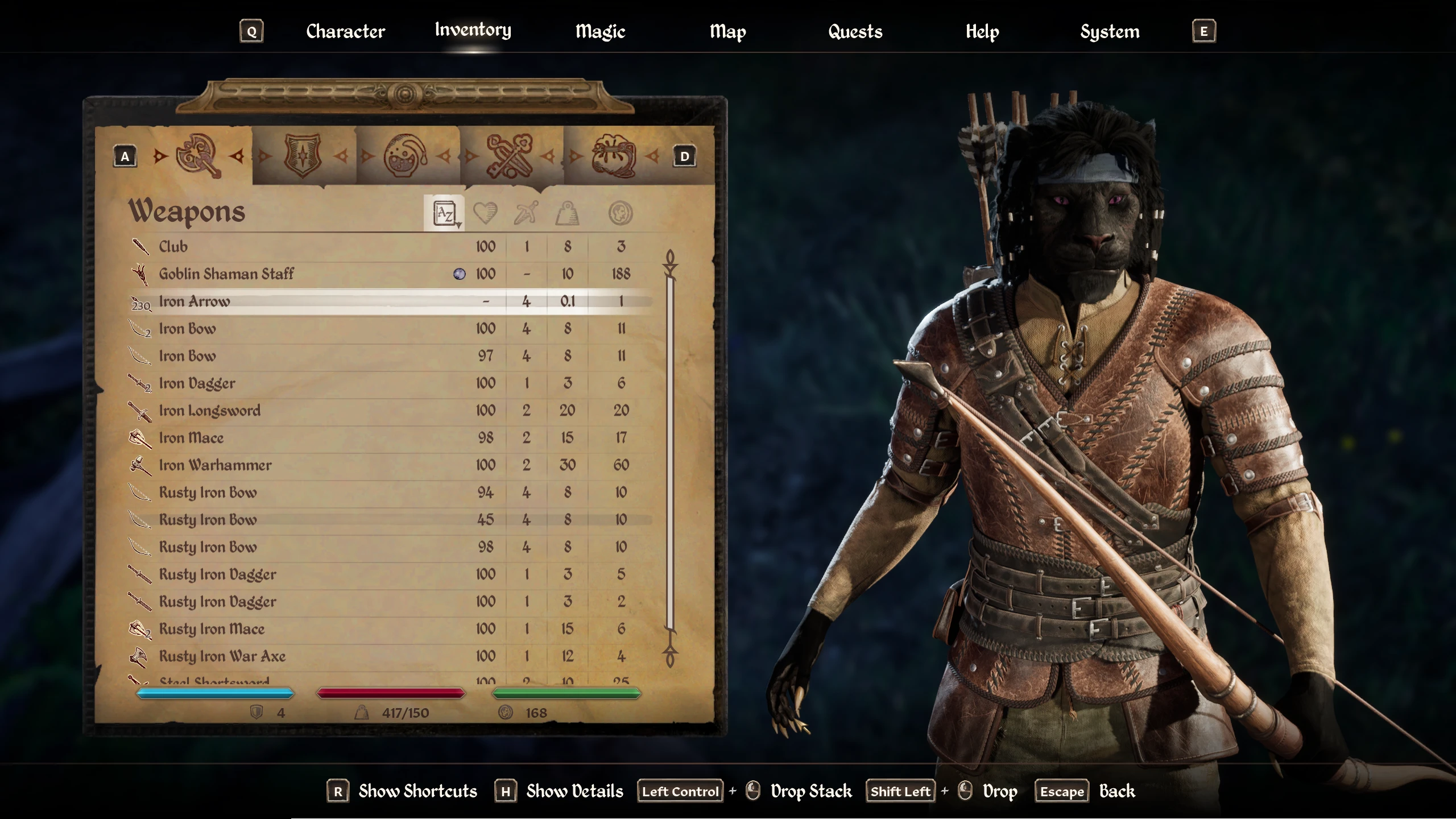Select the armor shield category tab

(x=303, y=156)
